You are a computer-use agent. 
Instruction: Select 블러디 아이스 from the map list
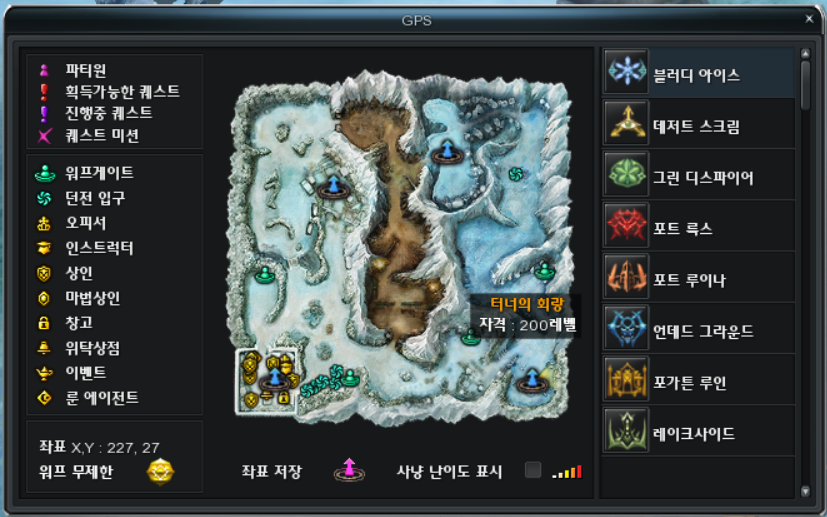pos(699,75)
